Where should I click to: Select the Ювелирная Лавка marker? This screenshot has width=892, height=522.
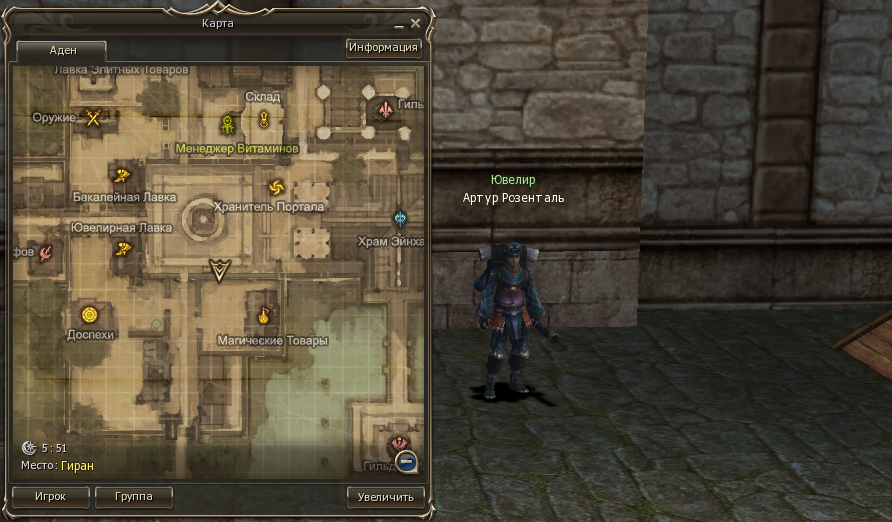coord(124,249)
